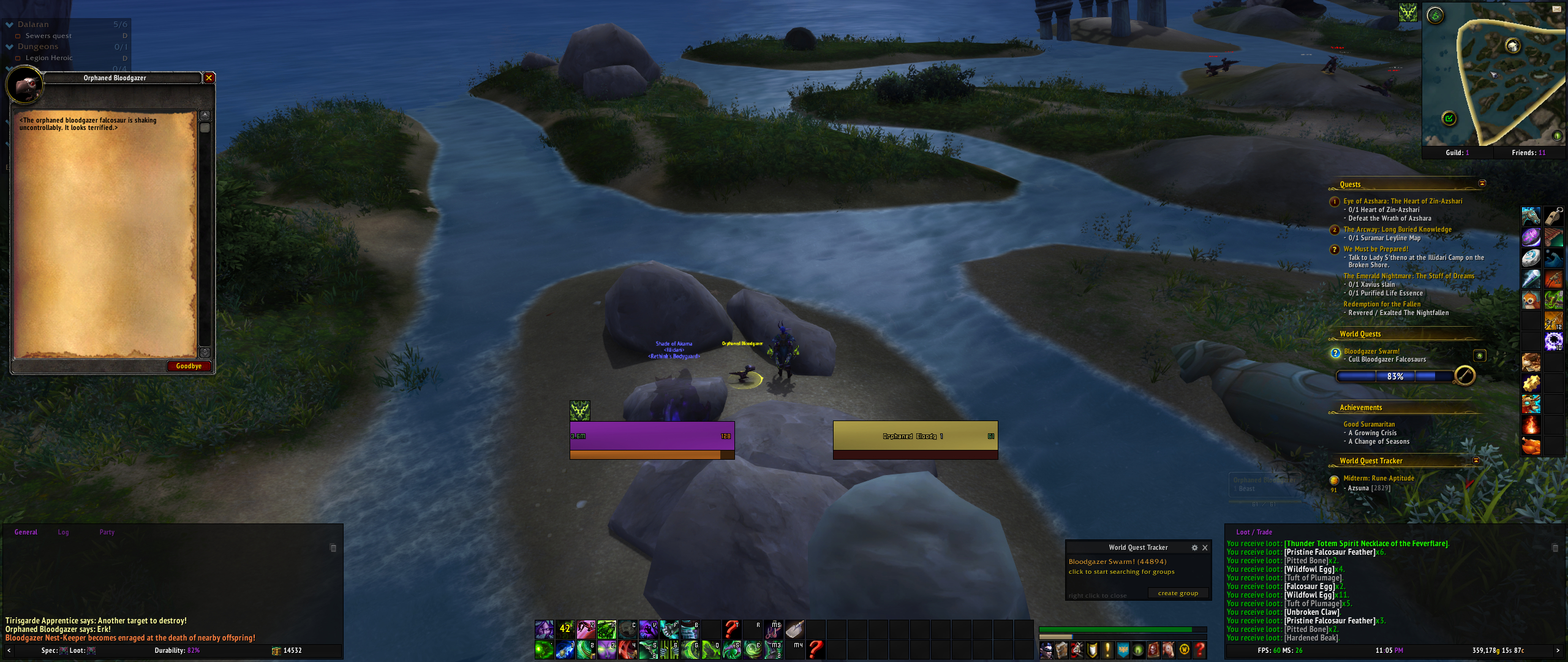
Task: Click the Goodbye button in the dialogue
Action: [189, 366]
